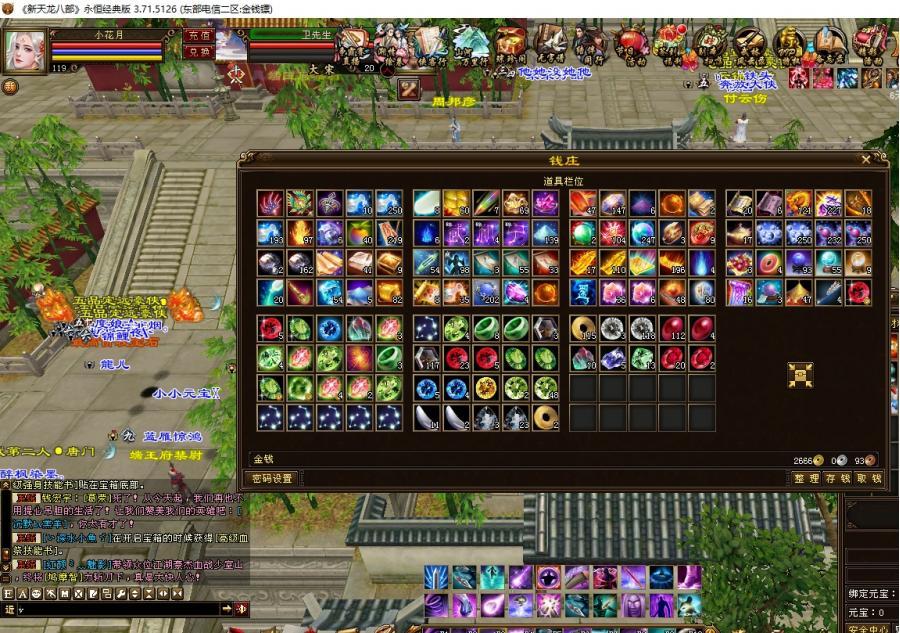Click the gold lock icon in the bank
The image size is (900, 633).
(x=800, y=374)
